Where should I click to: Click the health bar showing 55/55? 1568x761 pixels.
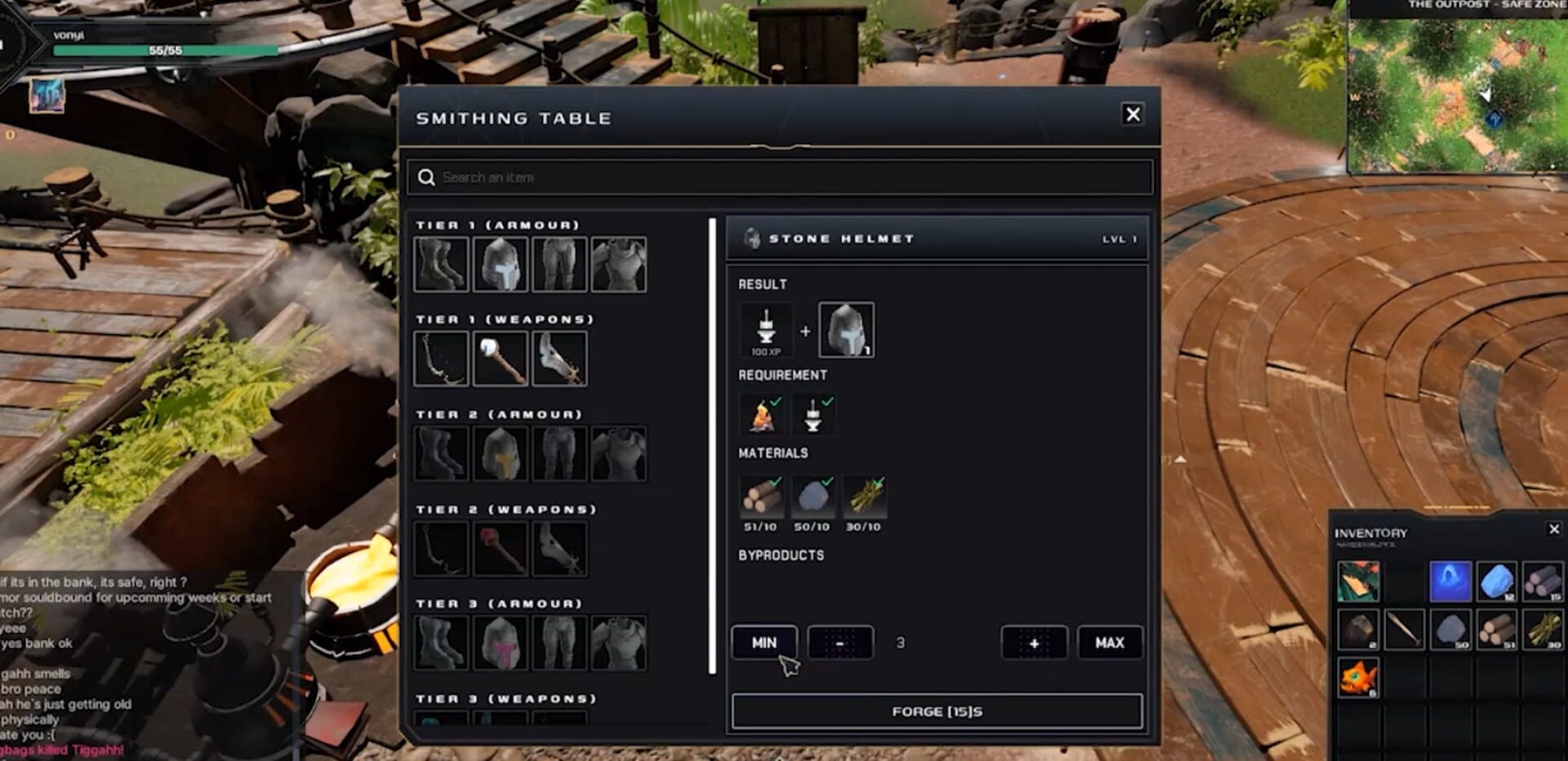[x=163, y=49]
